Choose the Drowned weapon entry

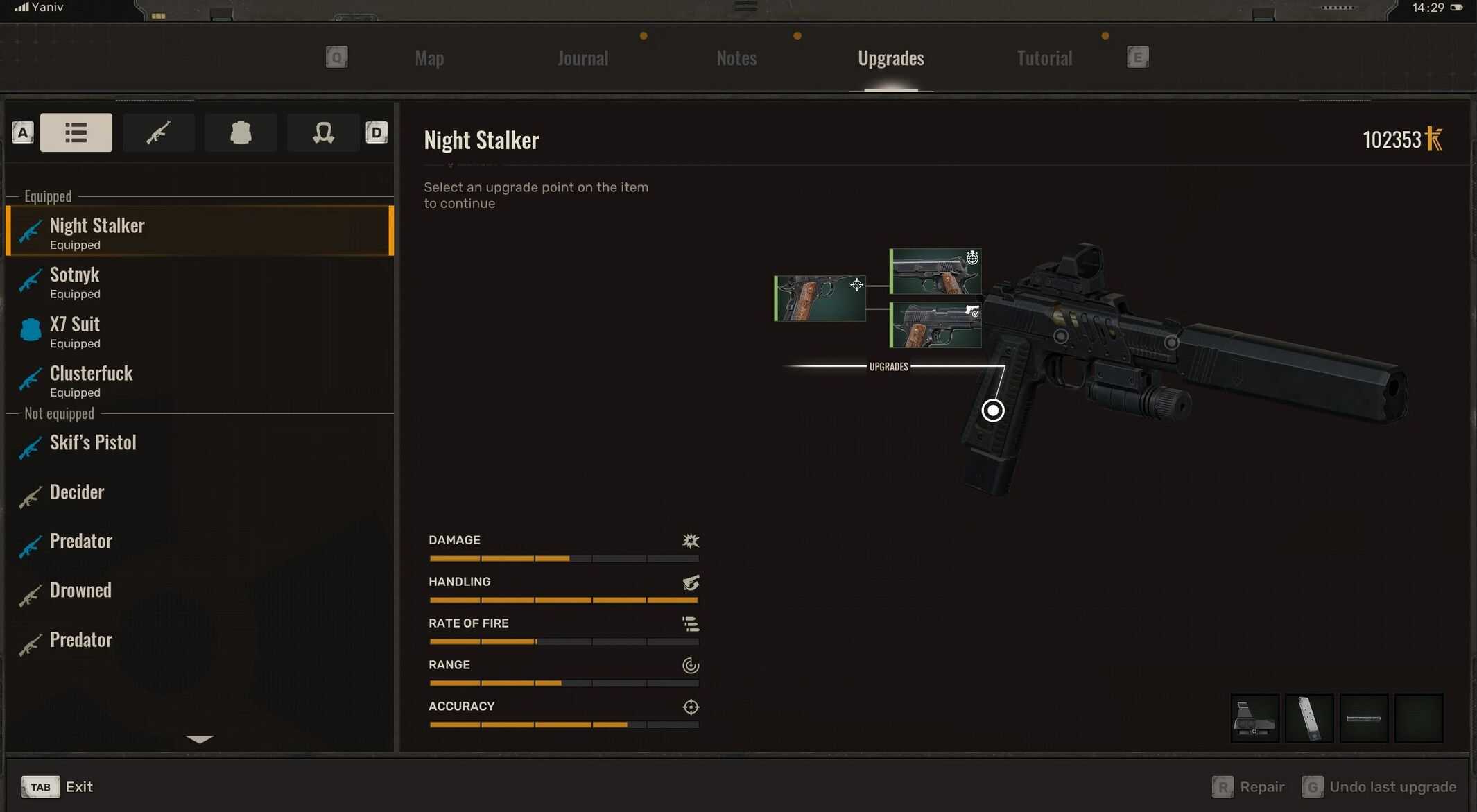200,591
